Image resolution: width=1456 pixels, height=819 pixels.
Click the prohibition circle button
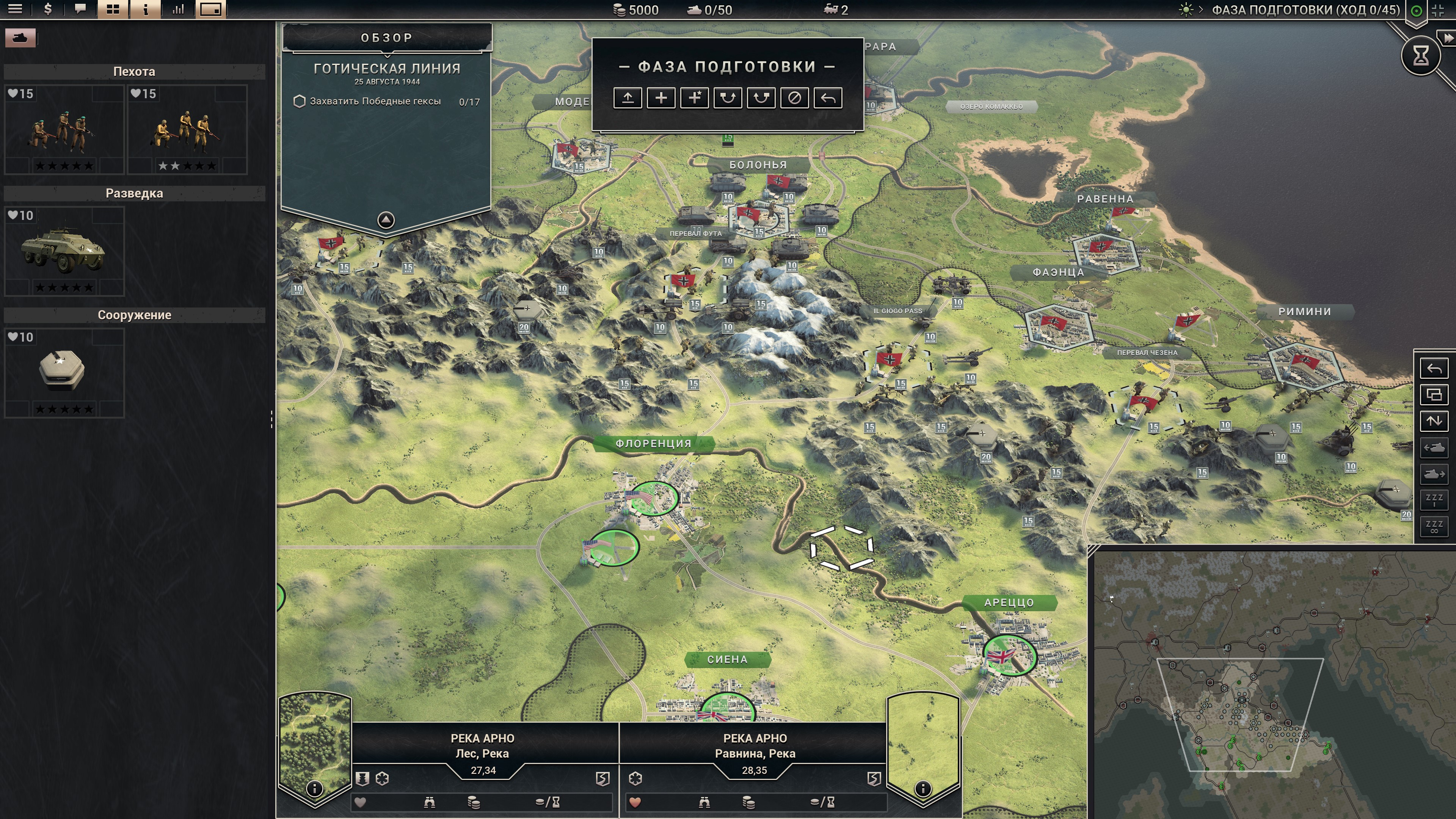[794, 98]
